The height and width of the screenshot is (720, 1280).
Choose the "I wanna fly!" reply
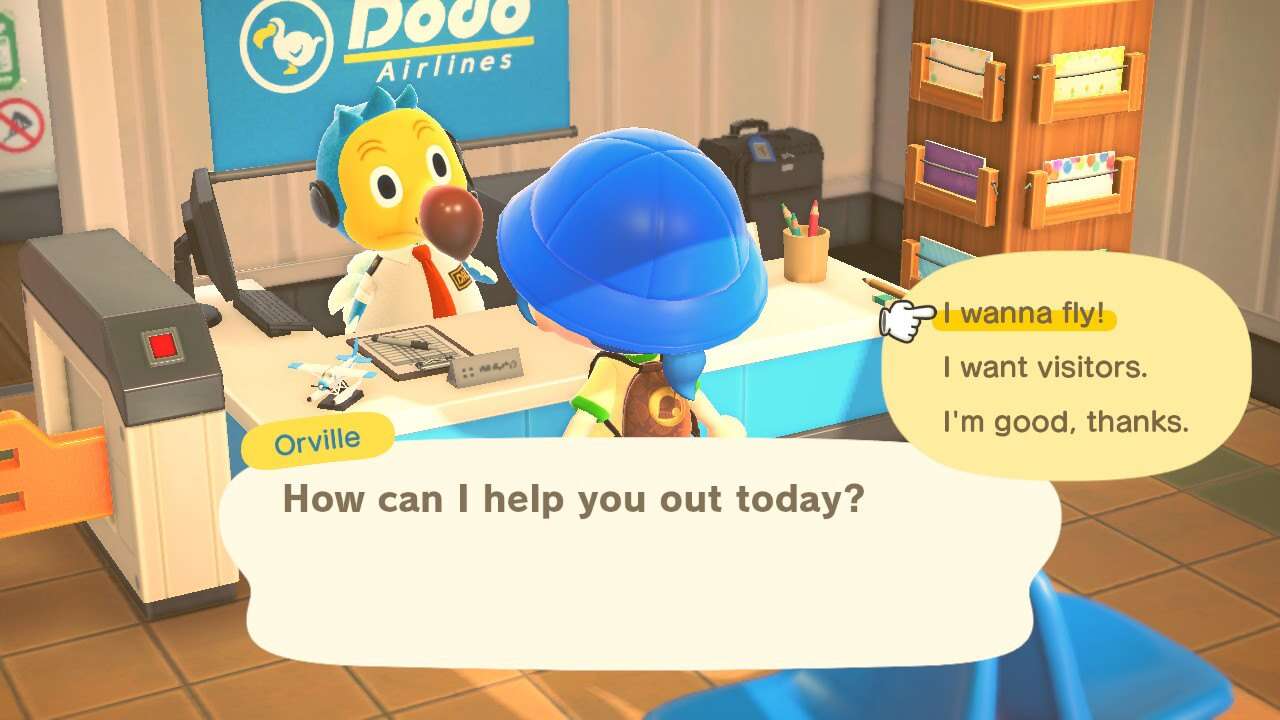tap(1023, 315)
